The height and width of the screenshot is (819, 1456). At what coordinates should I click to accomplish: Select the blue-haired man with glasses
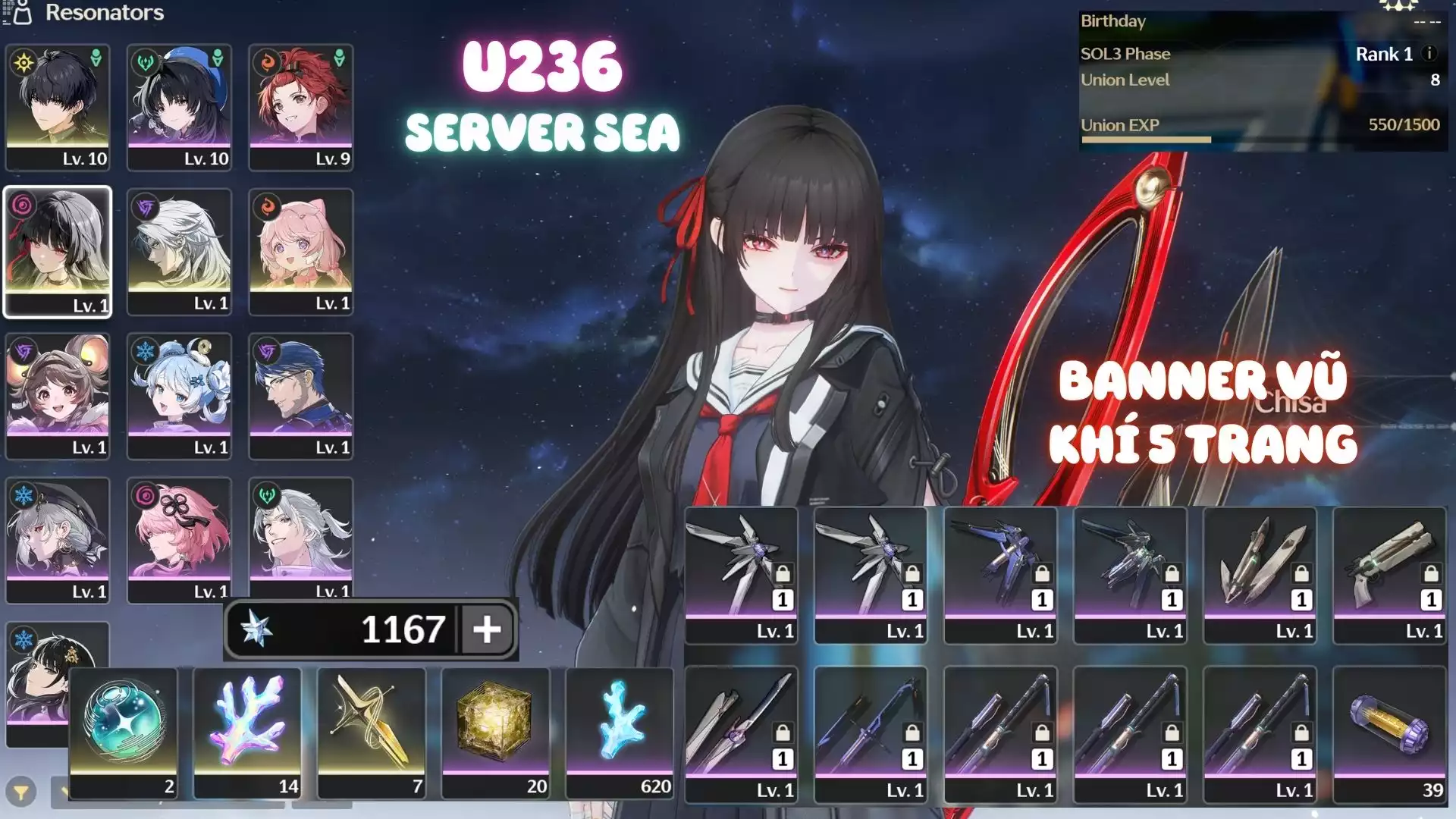point(301,395)
